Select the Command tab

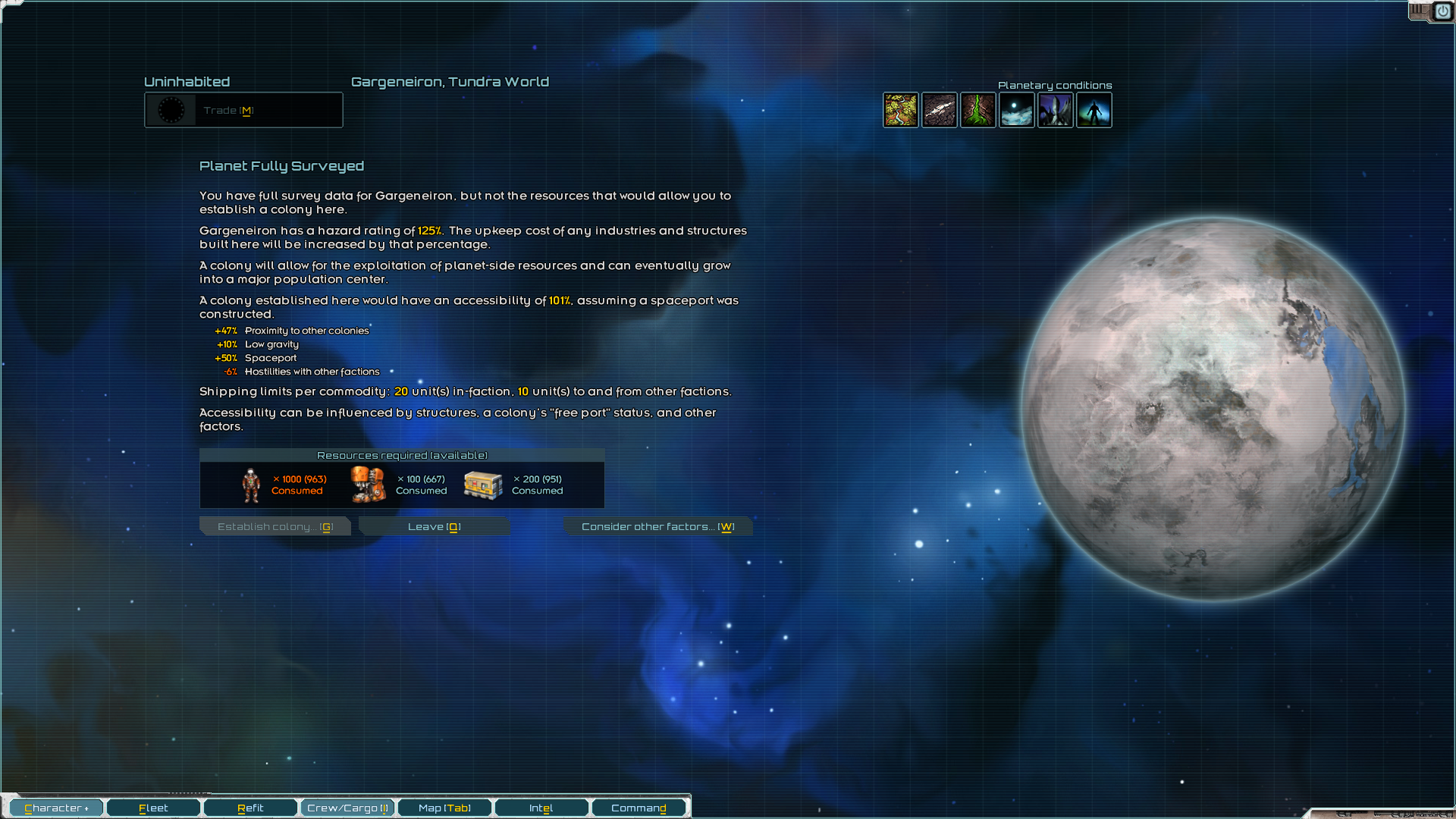point(639,808)
